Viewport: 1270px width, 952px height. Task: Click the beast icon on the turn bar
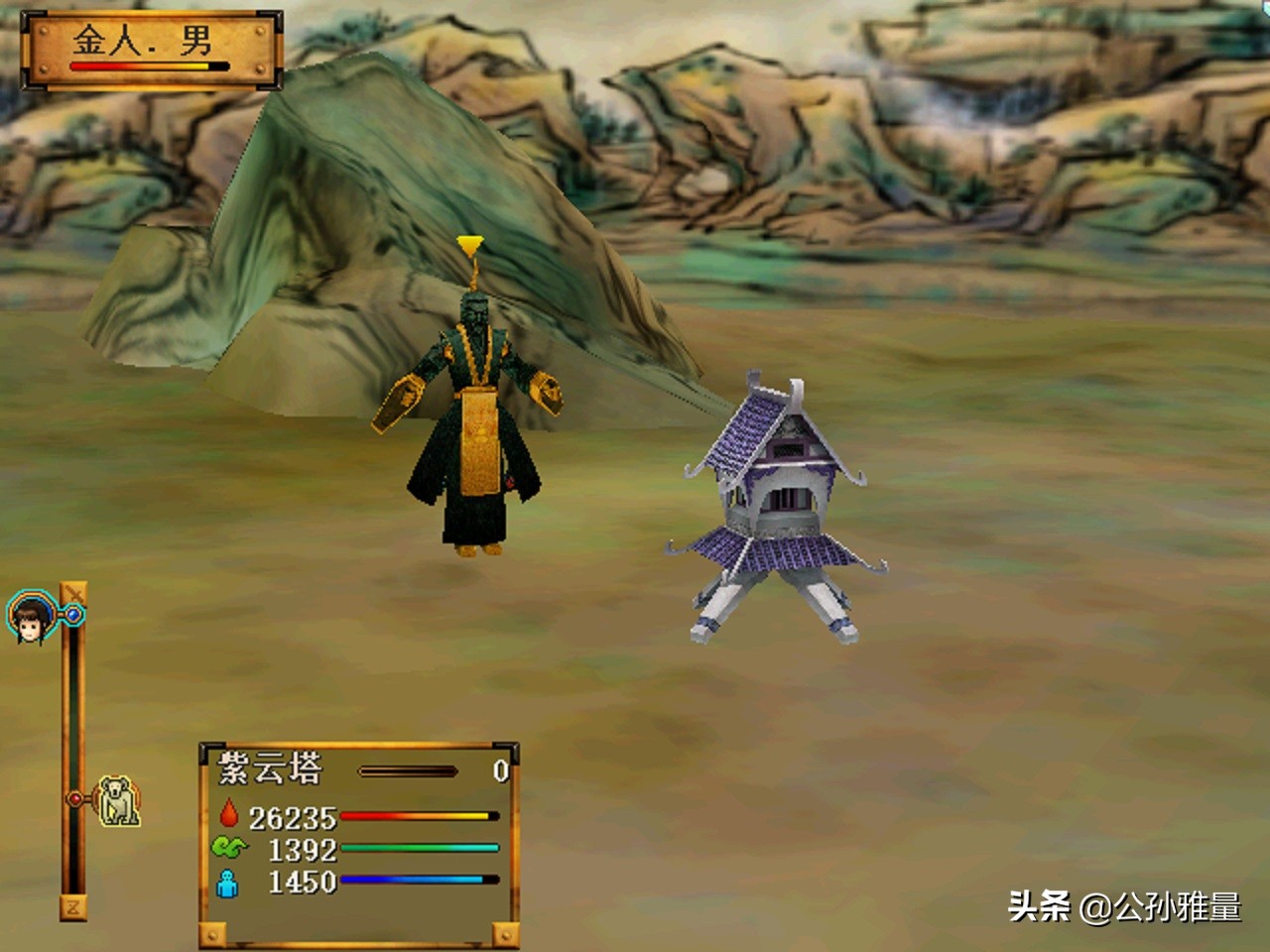(x=119, y=801)
